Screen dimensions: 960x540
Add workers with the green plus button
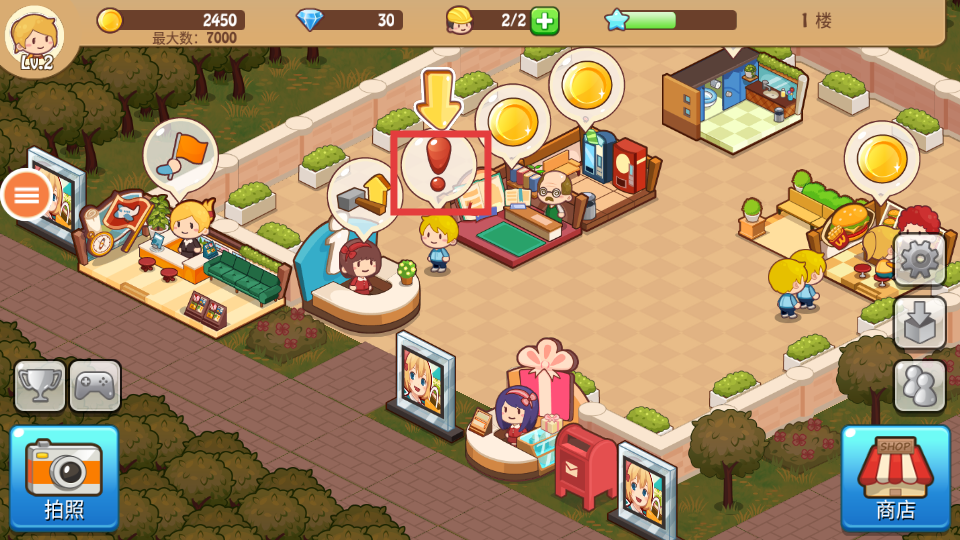[x=544, y=20]
